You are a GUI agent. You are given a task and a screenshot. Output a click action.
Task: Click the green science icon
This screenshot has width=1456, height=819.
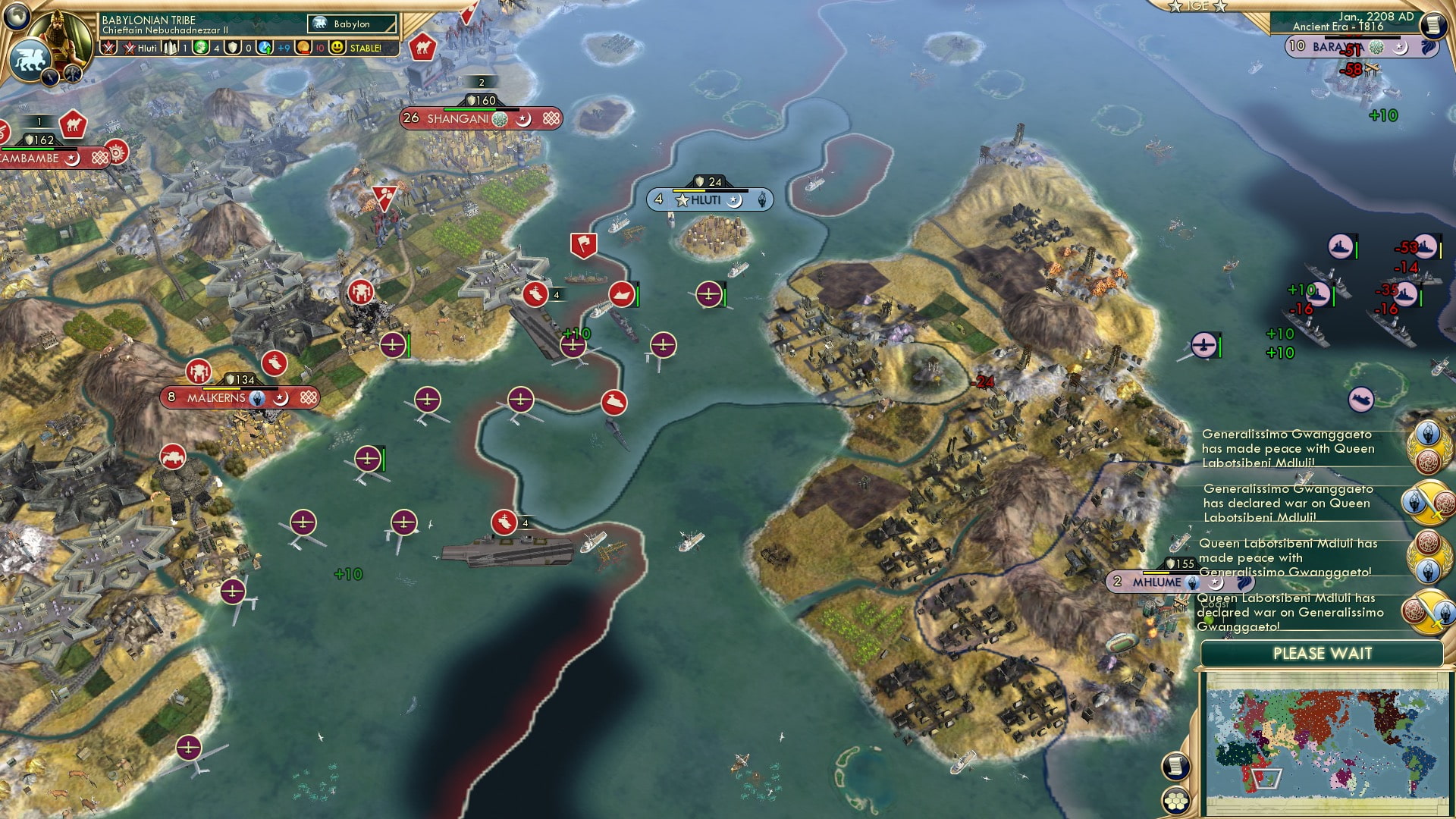[199, 49]
